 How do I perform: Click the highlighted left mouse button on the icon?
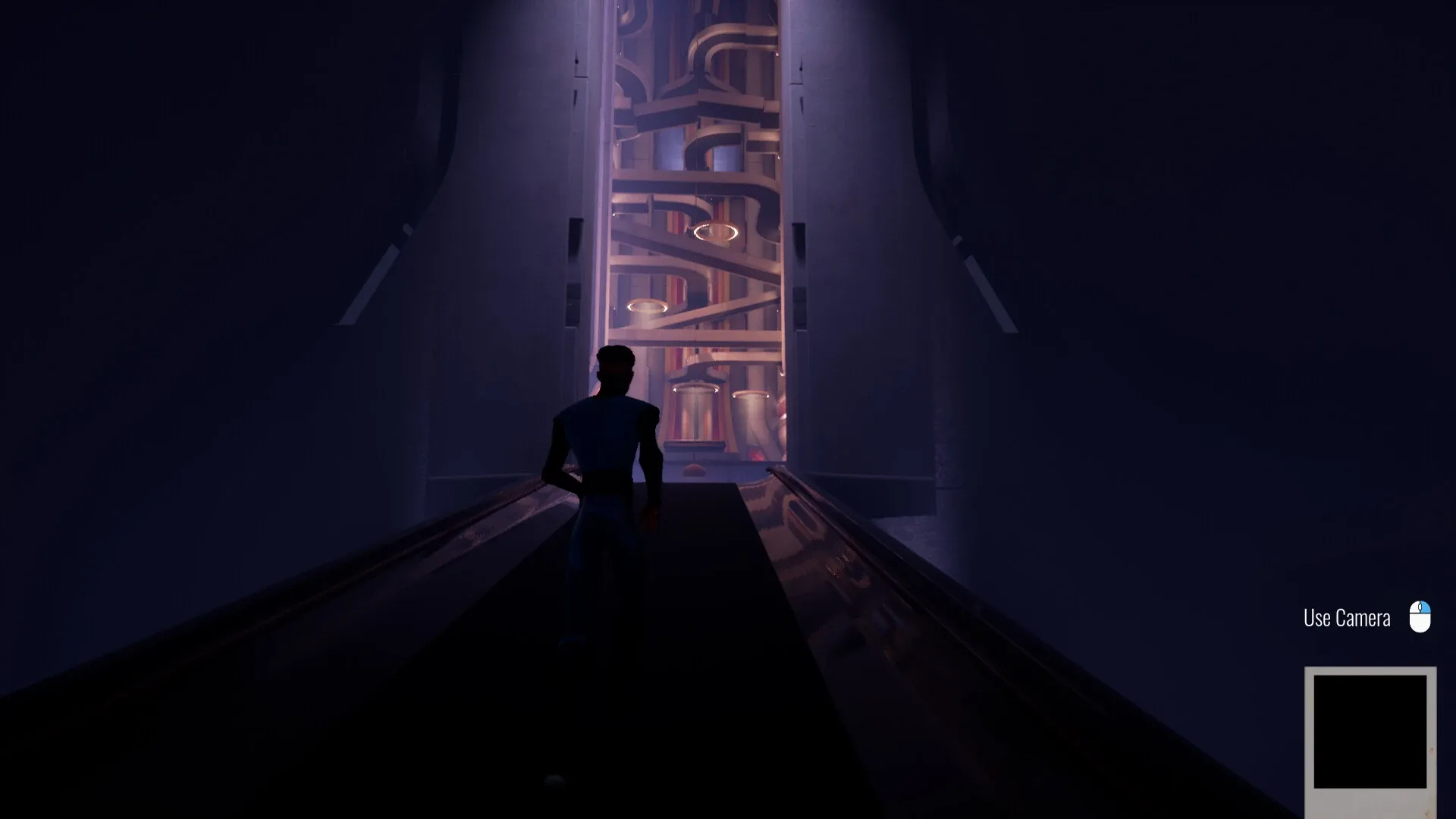point(1424,607)
